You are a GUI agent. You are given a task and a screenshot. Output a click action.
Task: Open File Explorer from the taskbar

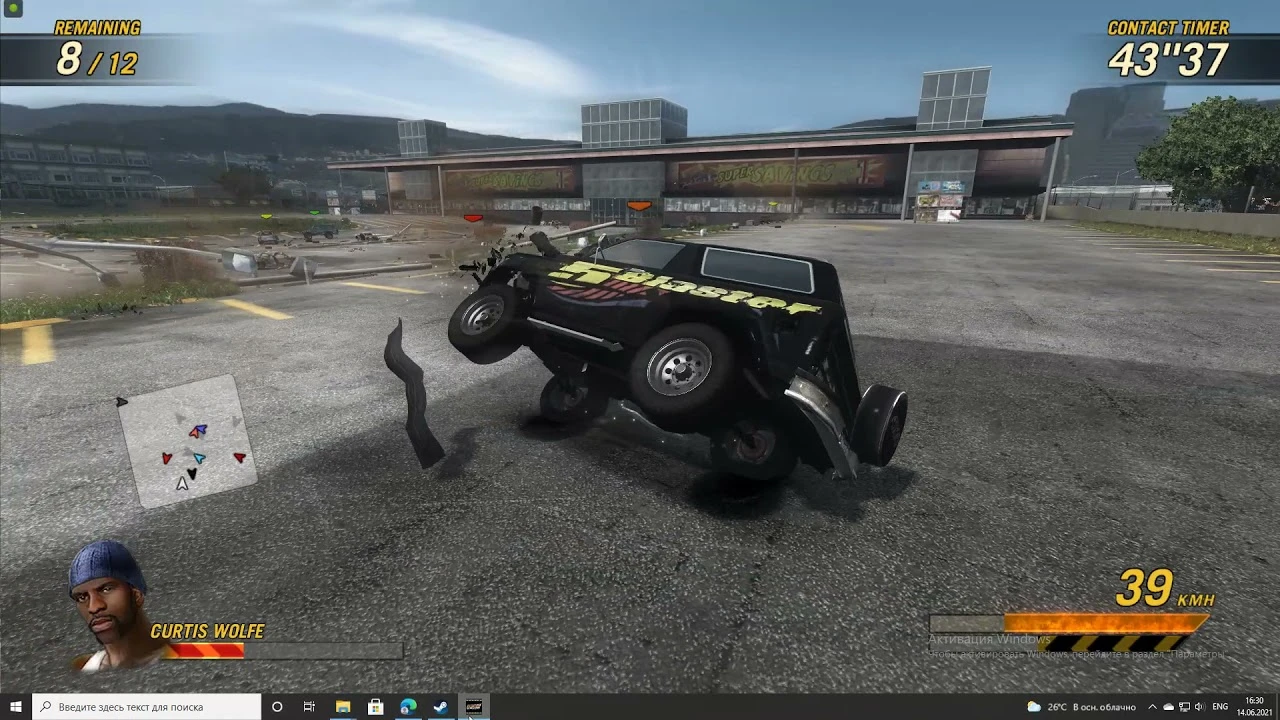click(x=343, y=707)
